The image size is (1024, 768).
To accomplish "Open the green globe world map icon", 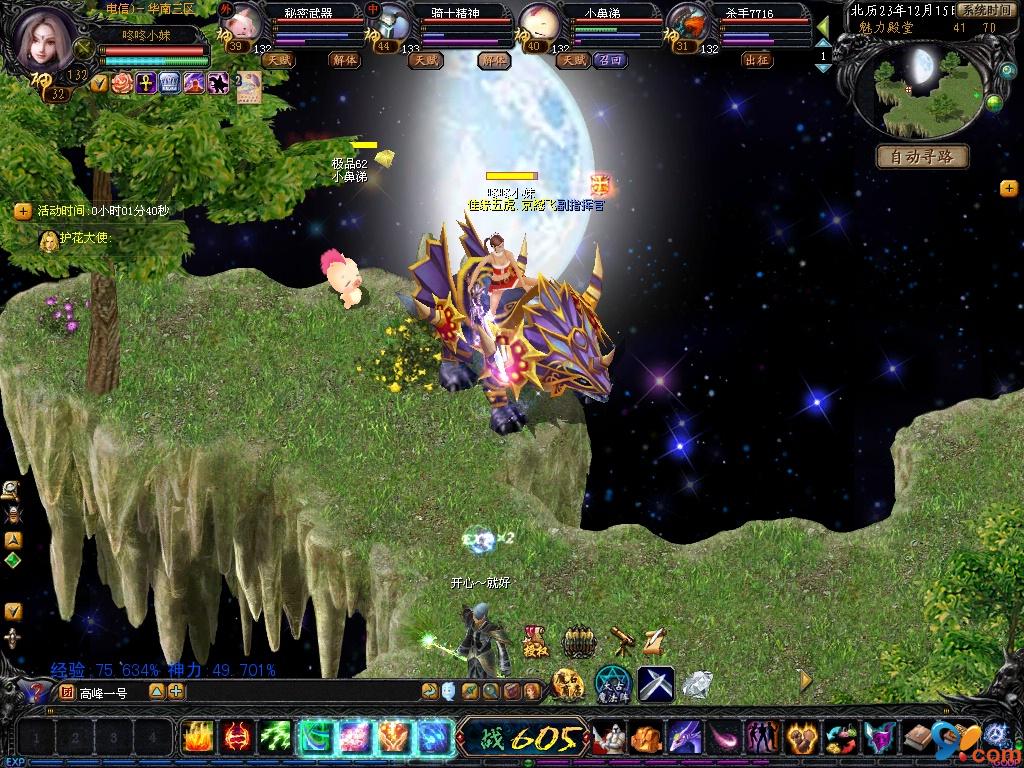I will tap(994, 102).
